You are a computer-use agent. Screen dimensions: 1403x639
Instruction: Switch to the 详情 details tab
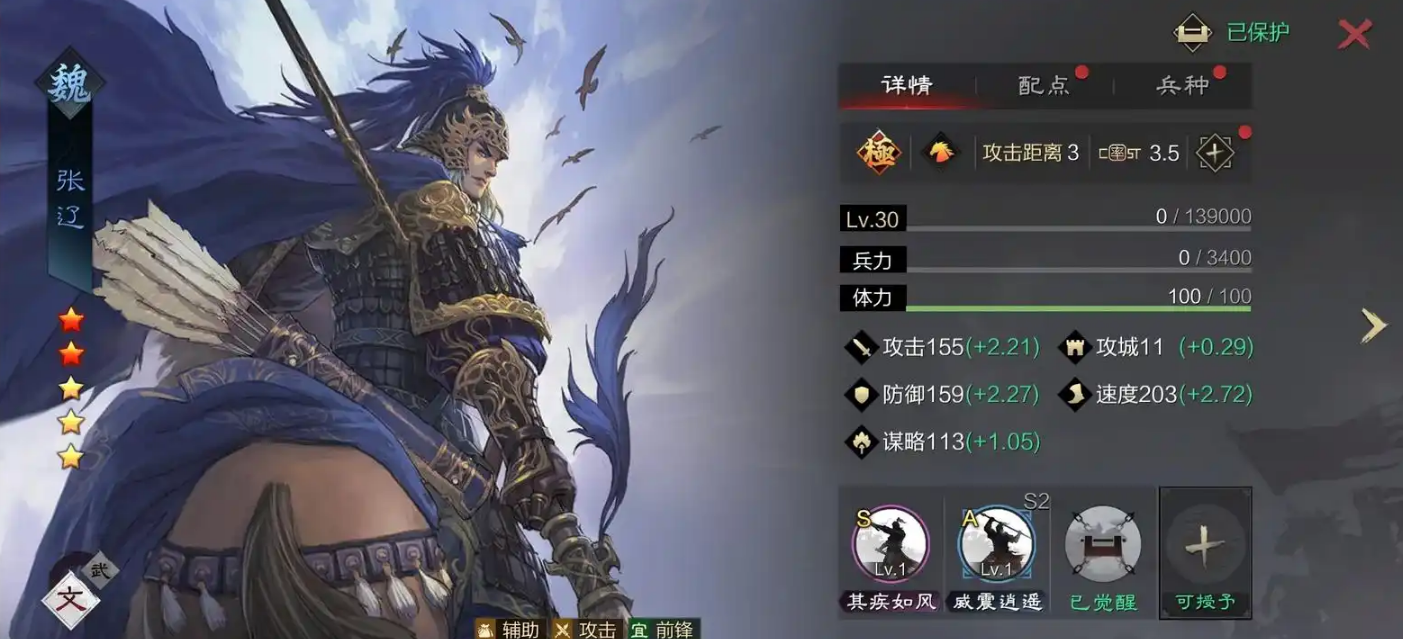coord(907,85)
